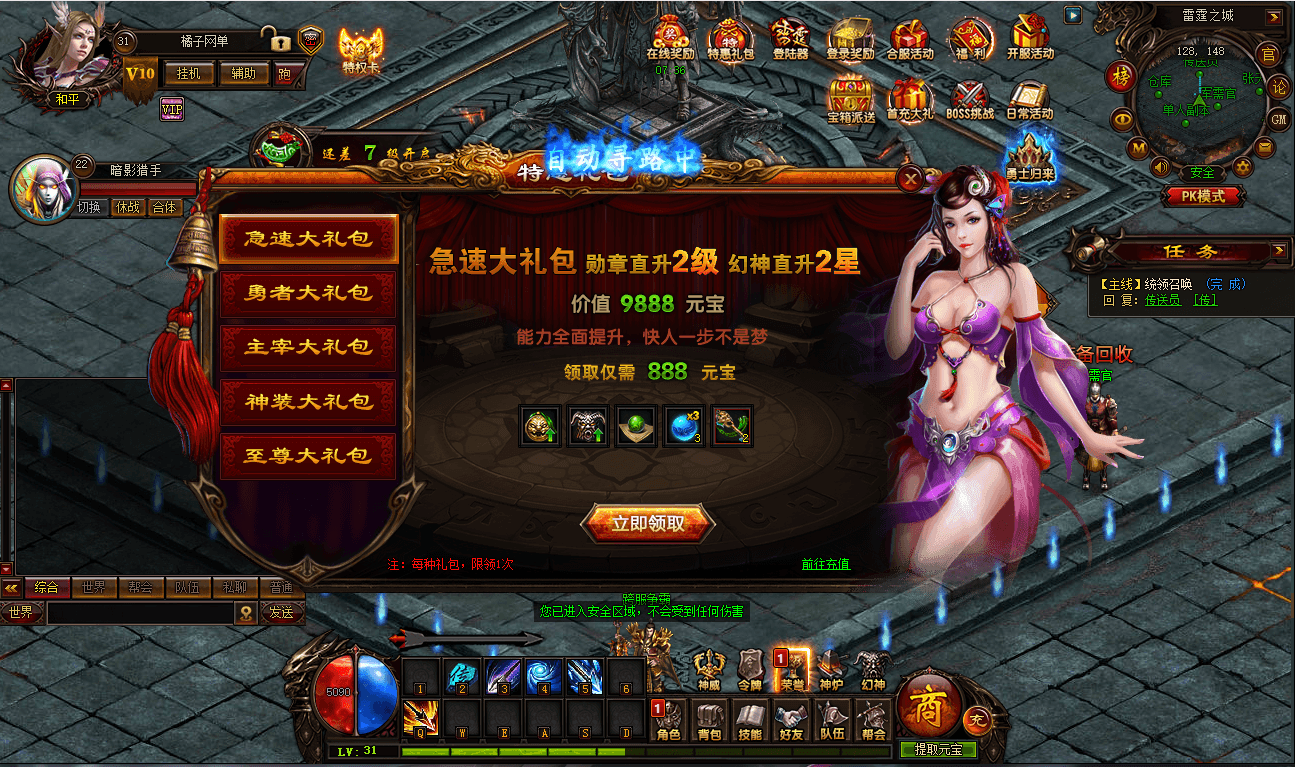Switch to the 至尊大礼包 pack
Viewport: 1295px width, 767px height.
[x=308, y=456]
